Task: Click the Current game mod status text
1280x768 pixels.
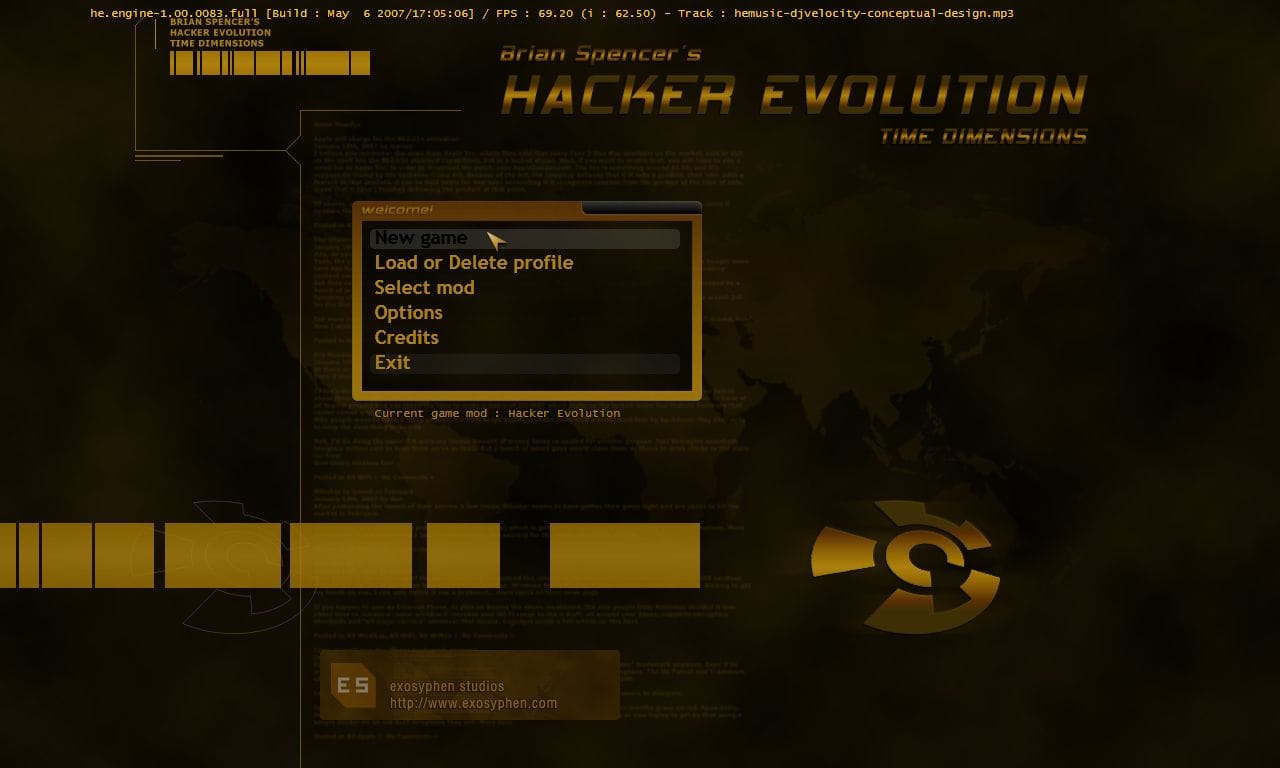Action: coord(497,413)
